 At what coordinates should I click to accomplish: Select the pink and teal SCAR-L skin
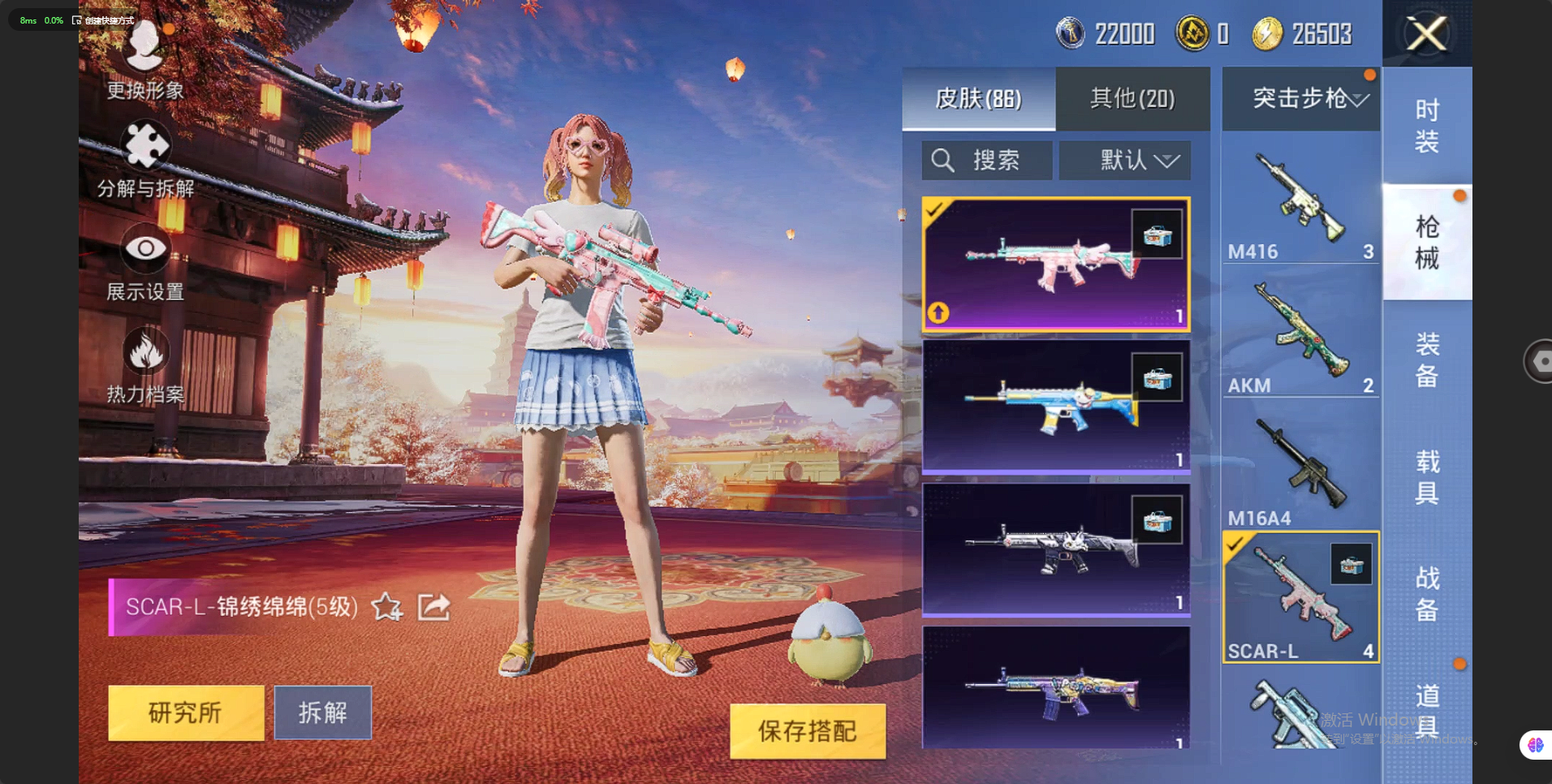(x=1055, y=264)
